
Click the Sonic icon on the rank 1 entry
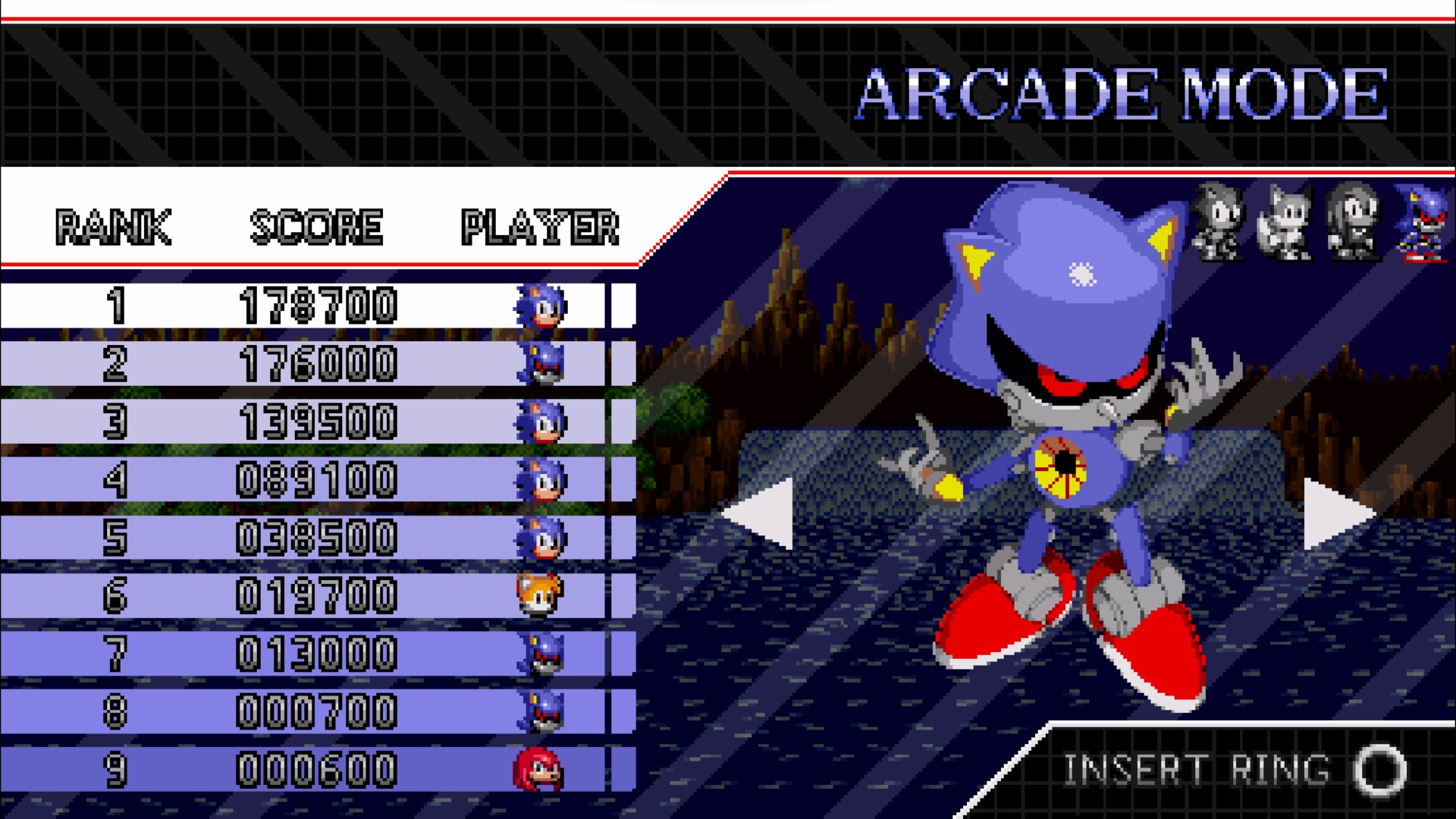tap(541, 306)
